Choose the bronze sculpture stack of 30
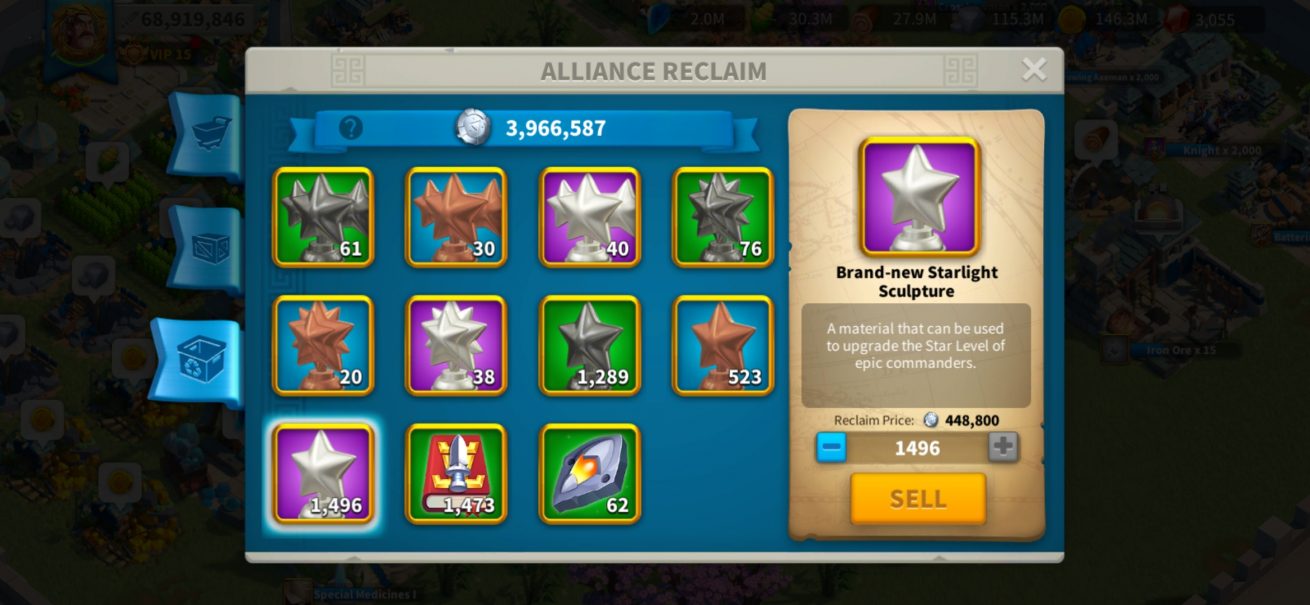Viewport: 1310px width, 605px height. [456, 217]
